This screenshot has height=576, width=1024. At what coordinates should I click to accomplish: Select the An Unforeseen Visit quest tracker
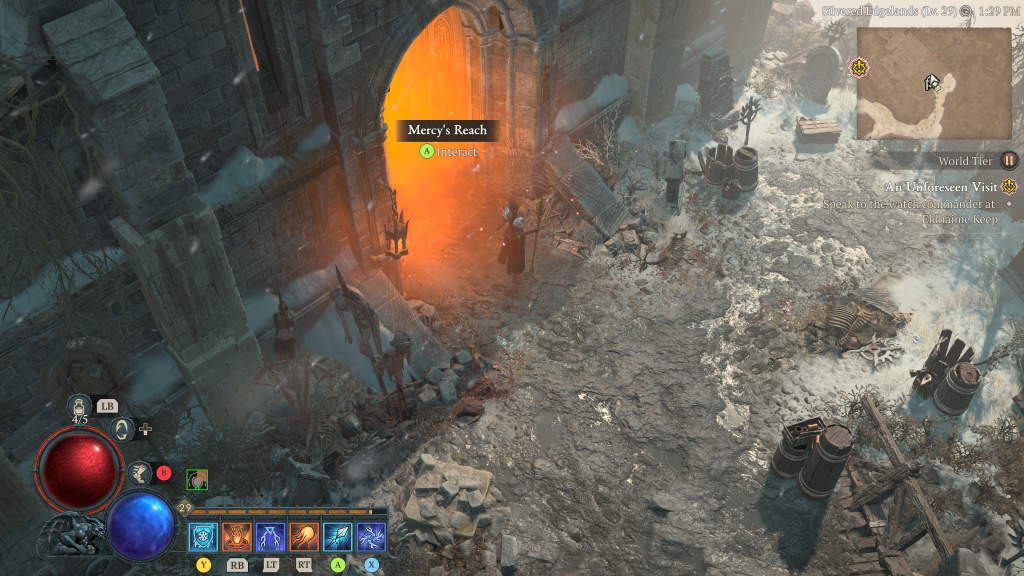(x=941, y=187)
